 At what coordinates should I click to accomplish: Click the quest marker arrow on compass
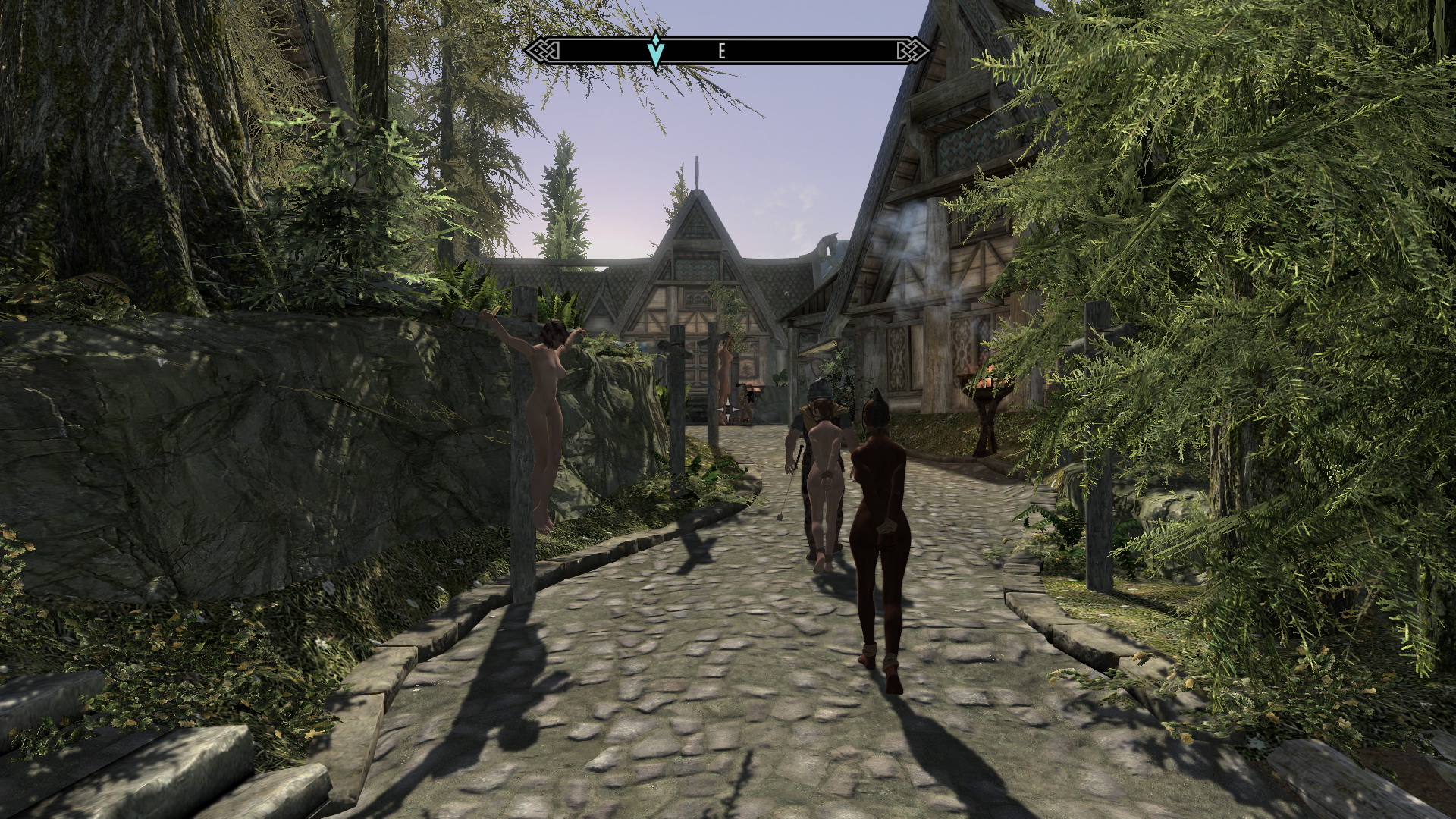point(657,50)
